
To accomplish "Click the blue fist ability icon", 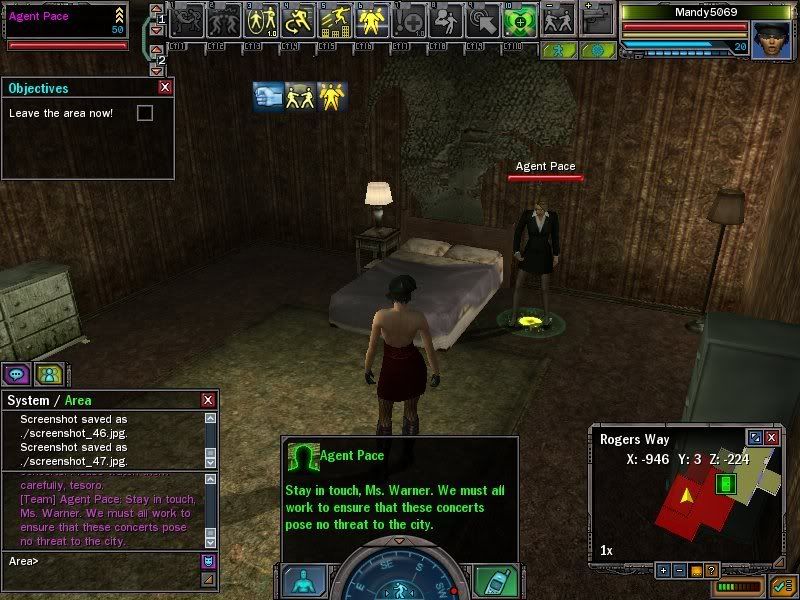I will 267,96.
